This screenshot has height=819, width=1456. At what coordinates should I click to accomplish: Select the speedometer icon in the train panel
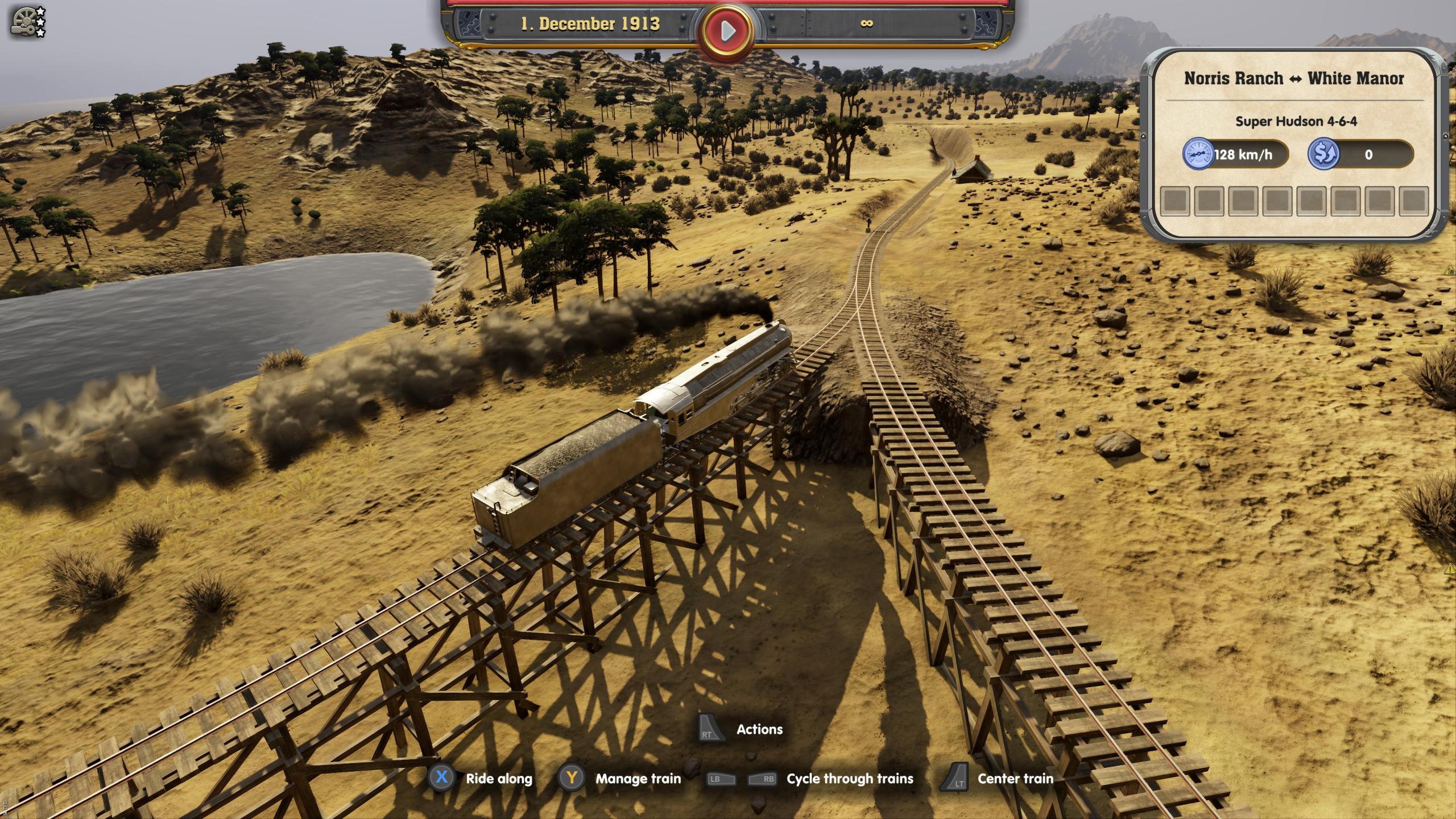pos(1198,154)
